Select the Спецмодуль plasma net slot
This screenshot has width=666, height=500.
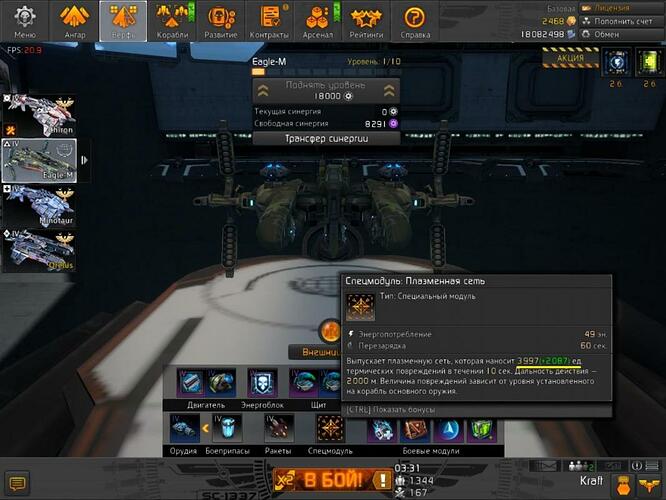[x=331, y=428]
